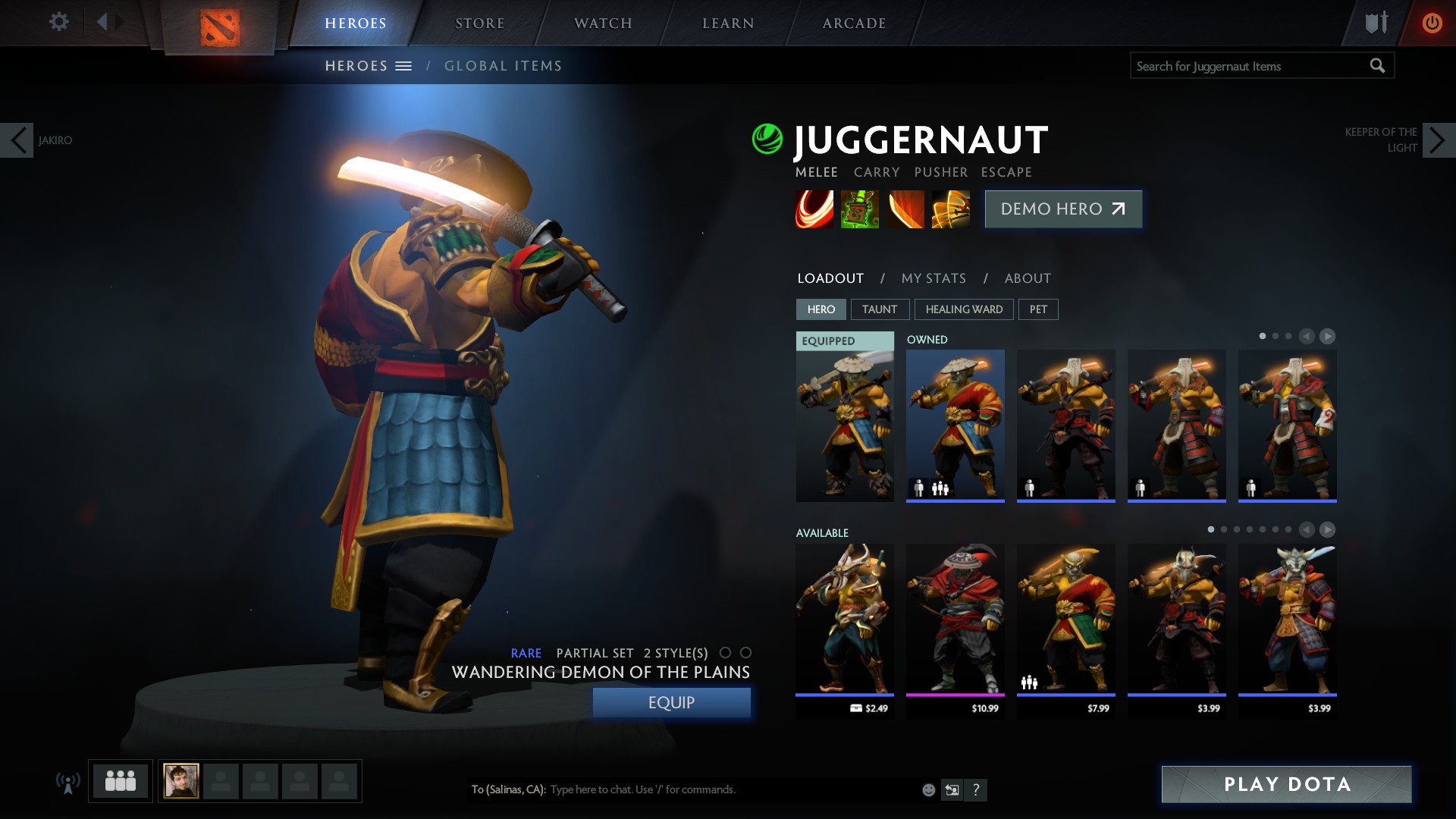This screenshot has height=819, width=1456.
Task: Choose the Healing Ward loadout slot
Action: click(964, 309)
